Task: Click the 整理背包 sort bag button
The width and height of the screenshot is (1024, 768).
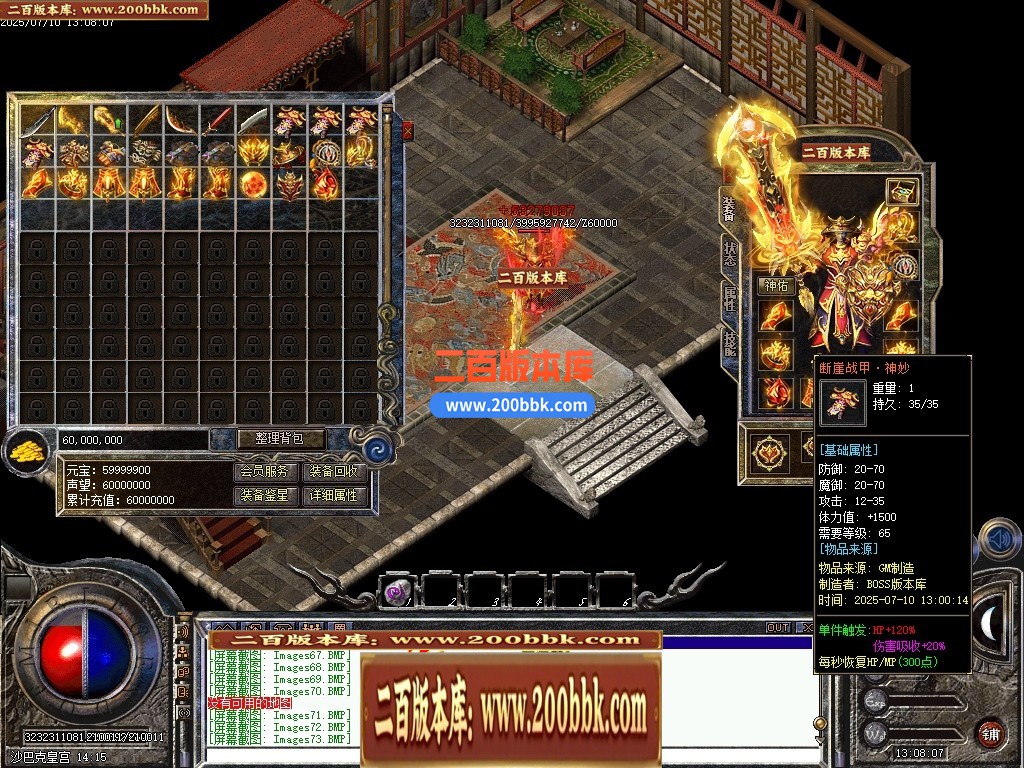Action: click(268, 438)
